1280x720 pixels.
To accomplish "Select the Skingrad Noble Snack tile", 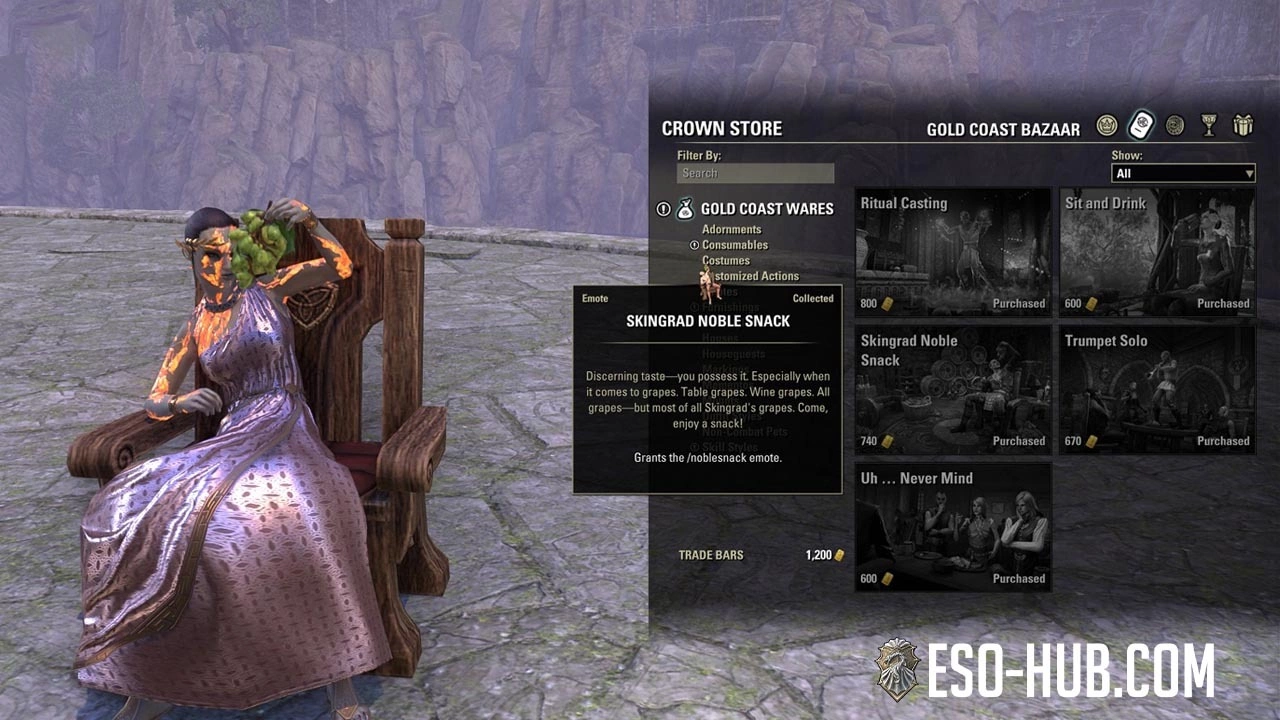I will pyautogui.click(x=953, y=390).
